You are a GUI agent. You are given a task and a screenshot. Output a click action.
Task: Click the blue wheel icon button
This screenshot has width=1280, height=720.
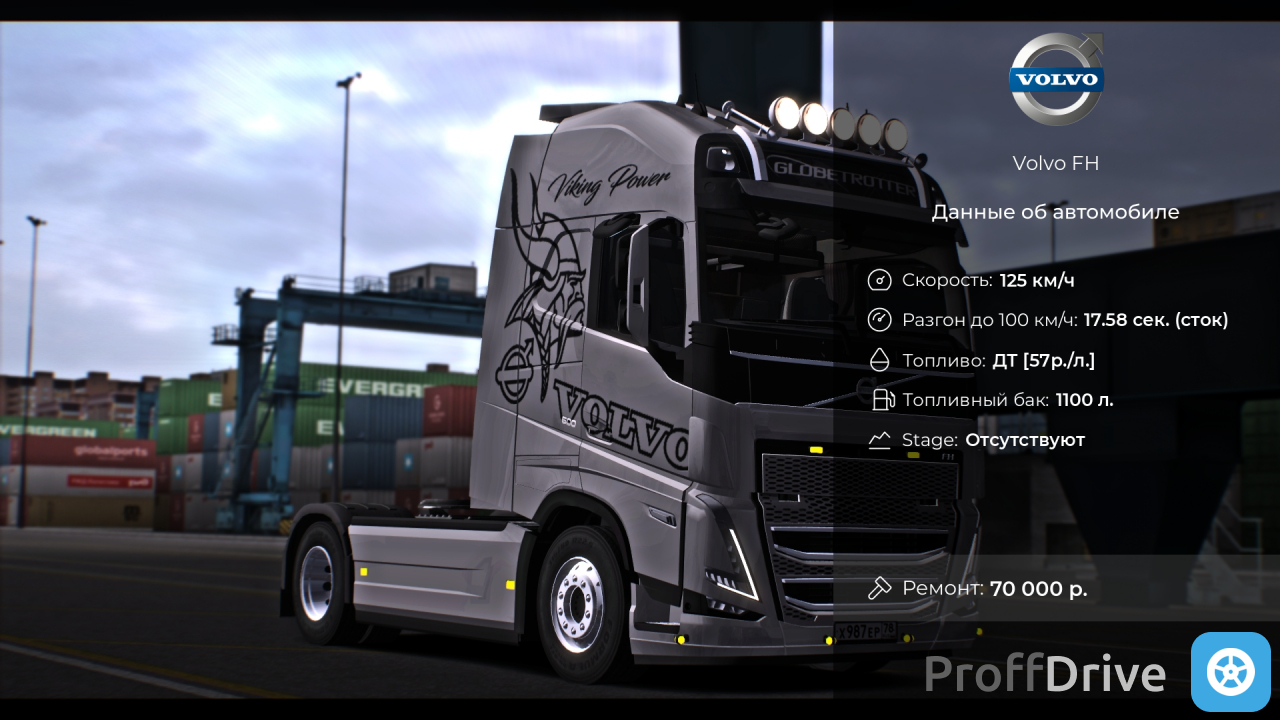(x=1230, y=671)
